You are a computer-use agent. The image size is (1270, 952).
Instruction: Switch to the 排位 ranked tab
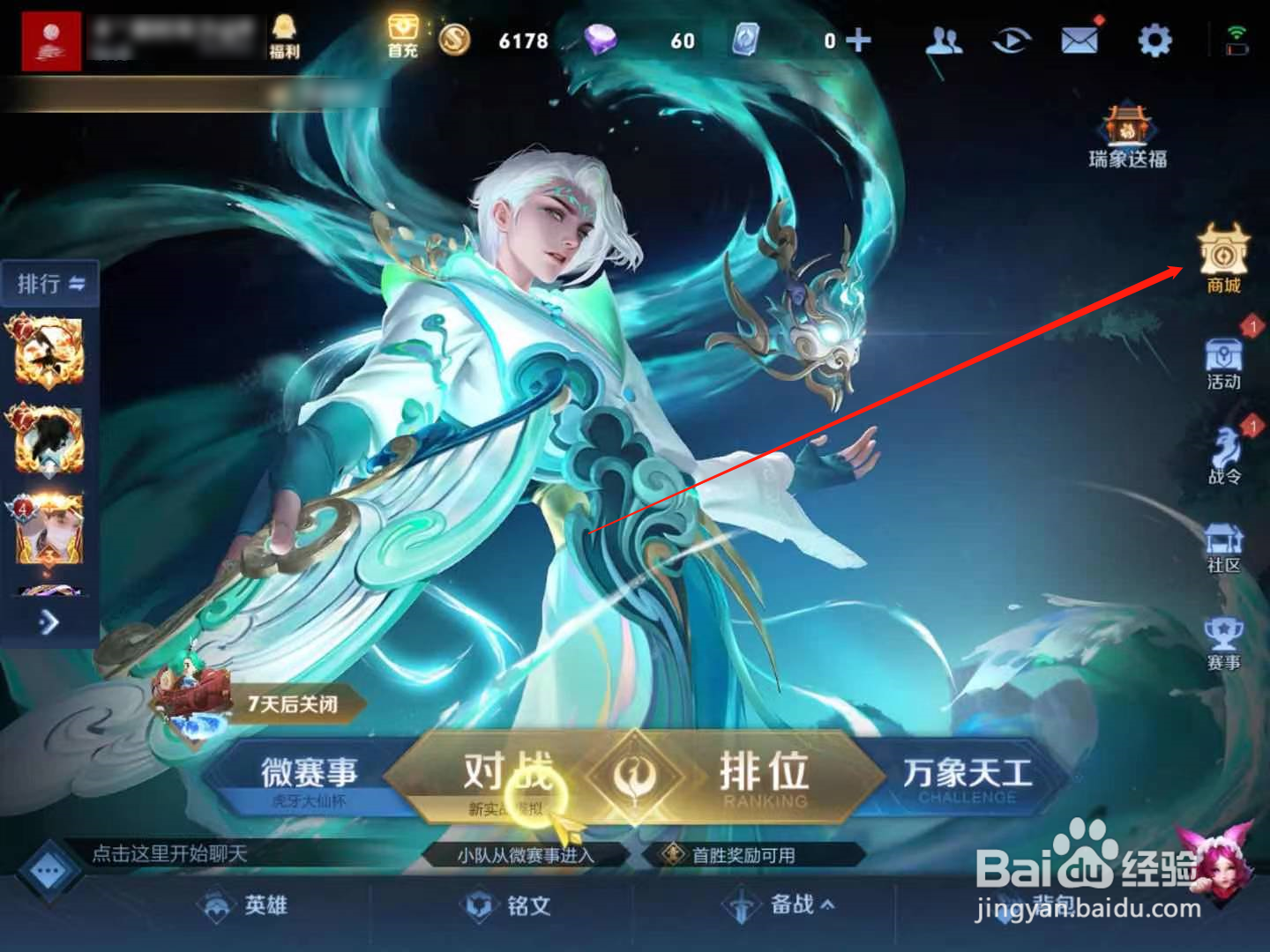[x=763, y=774]
